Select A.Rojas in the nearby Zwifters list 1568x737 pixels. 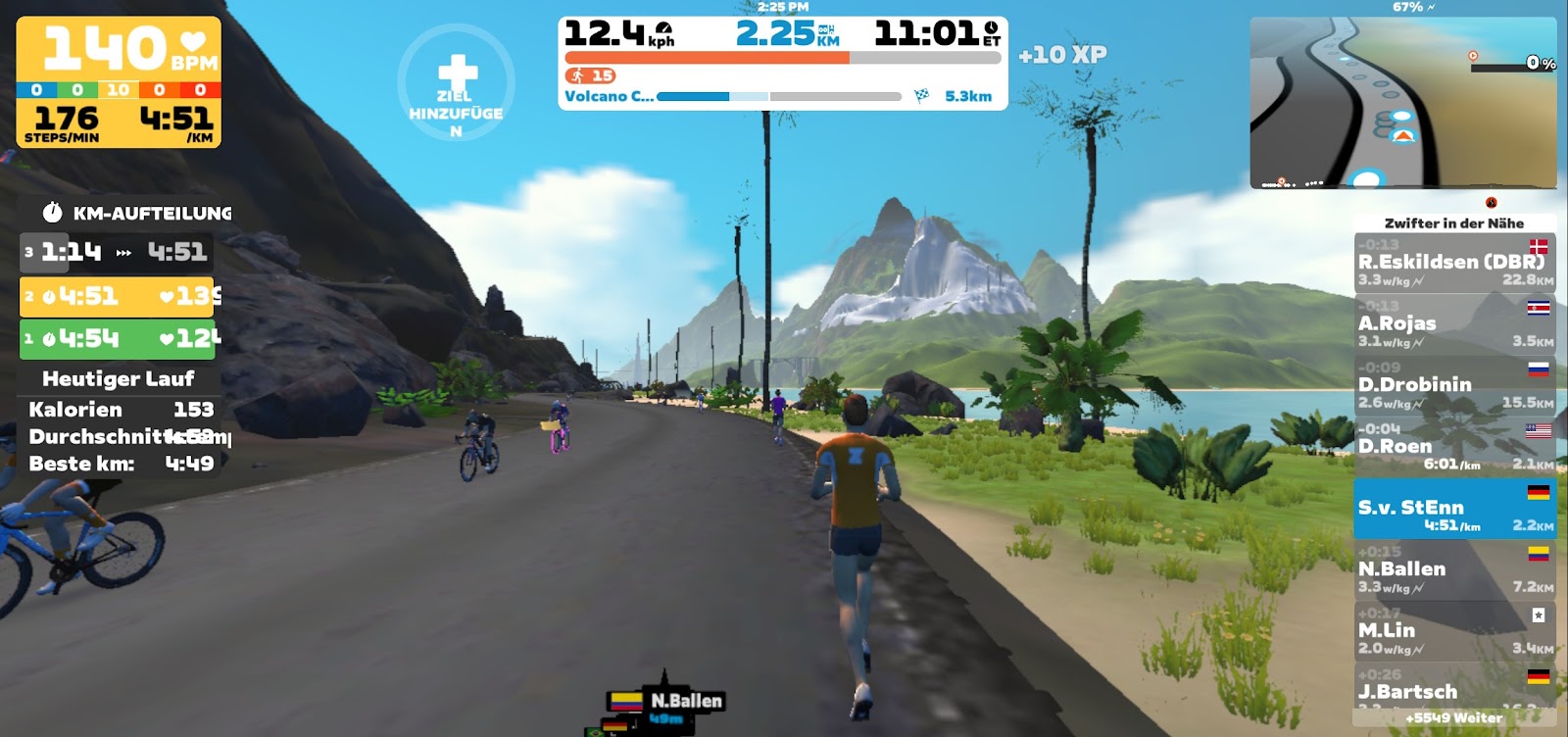pos(1454,324)
